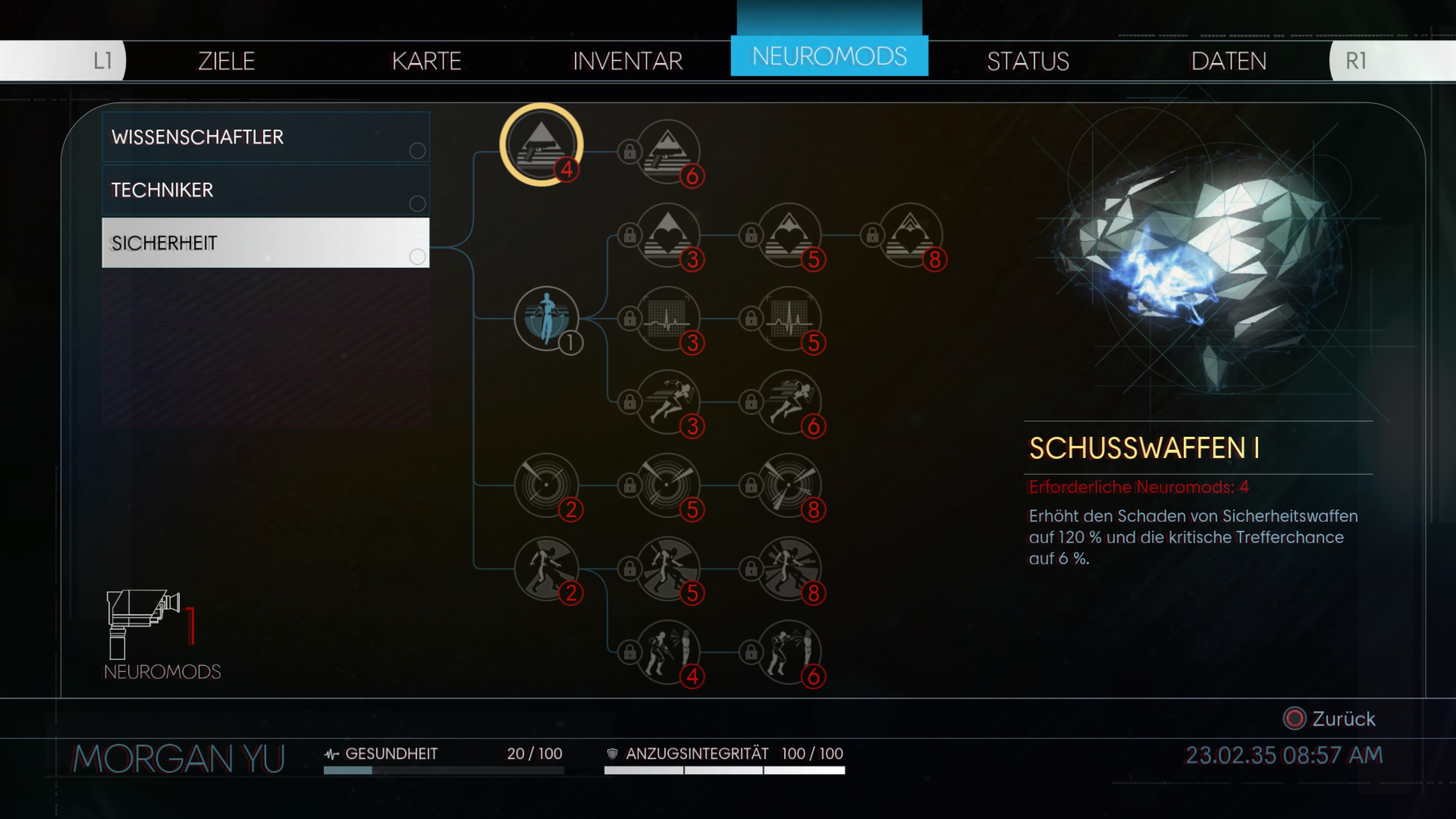Select the unlocked radar skill costing 2
The height and width of the screenshot is (819, 1456).
(x=546, y=485)
